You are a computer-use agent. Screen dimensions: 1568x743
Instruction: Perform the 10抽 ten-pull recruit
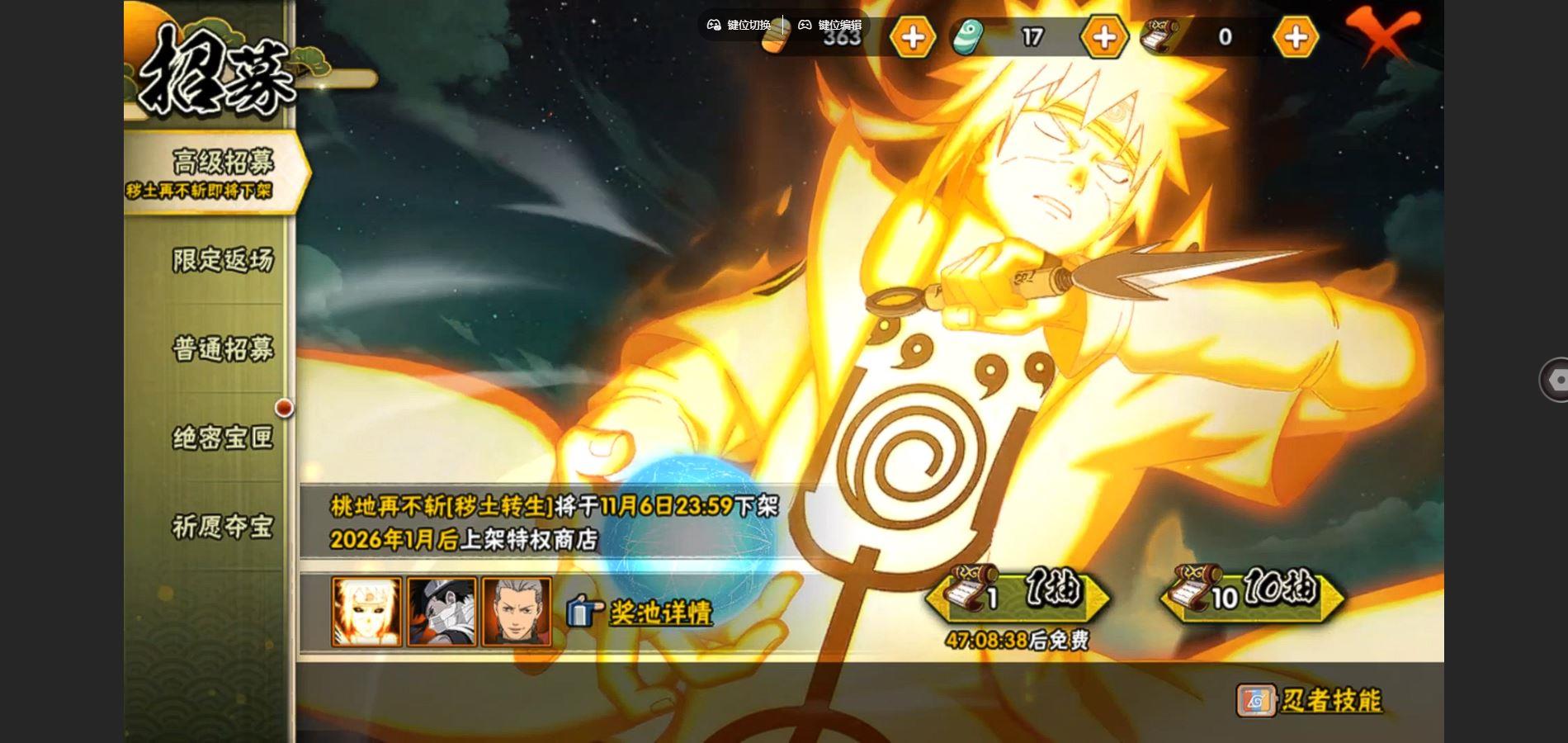pyautogui.click(x=1253, y=594)
